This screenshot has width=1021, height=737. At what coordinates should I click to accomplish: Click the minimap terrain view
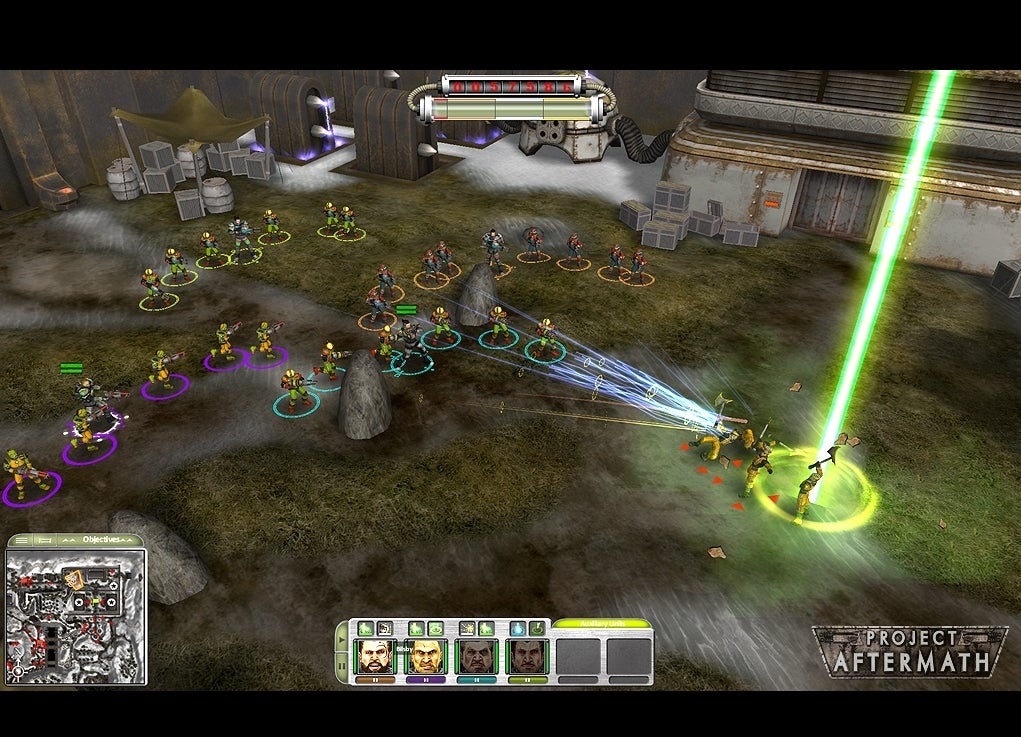60,640
